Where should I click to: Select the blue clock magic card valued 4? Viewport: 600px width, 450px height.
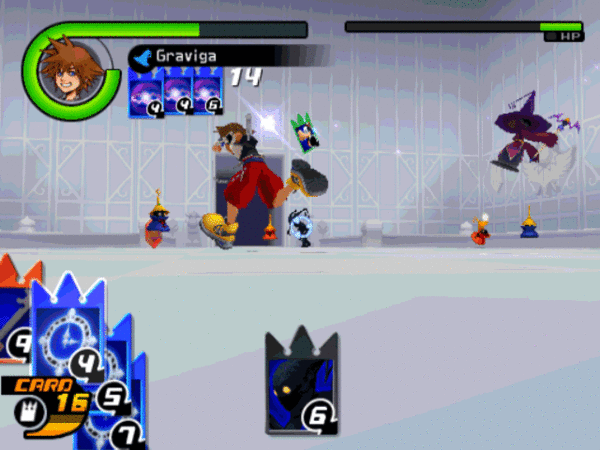pyautogui.click(x=67, y=330)
